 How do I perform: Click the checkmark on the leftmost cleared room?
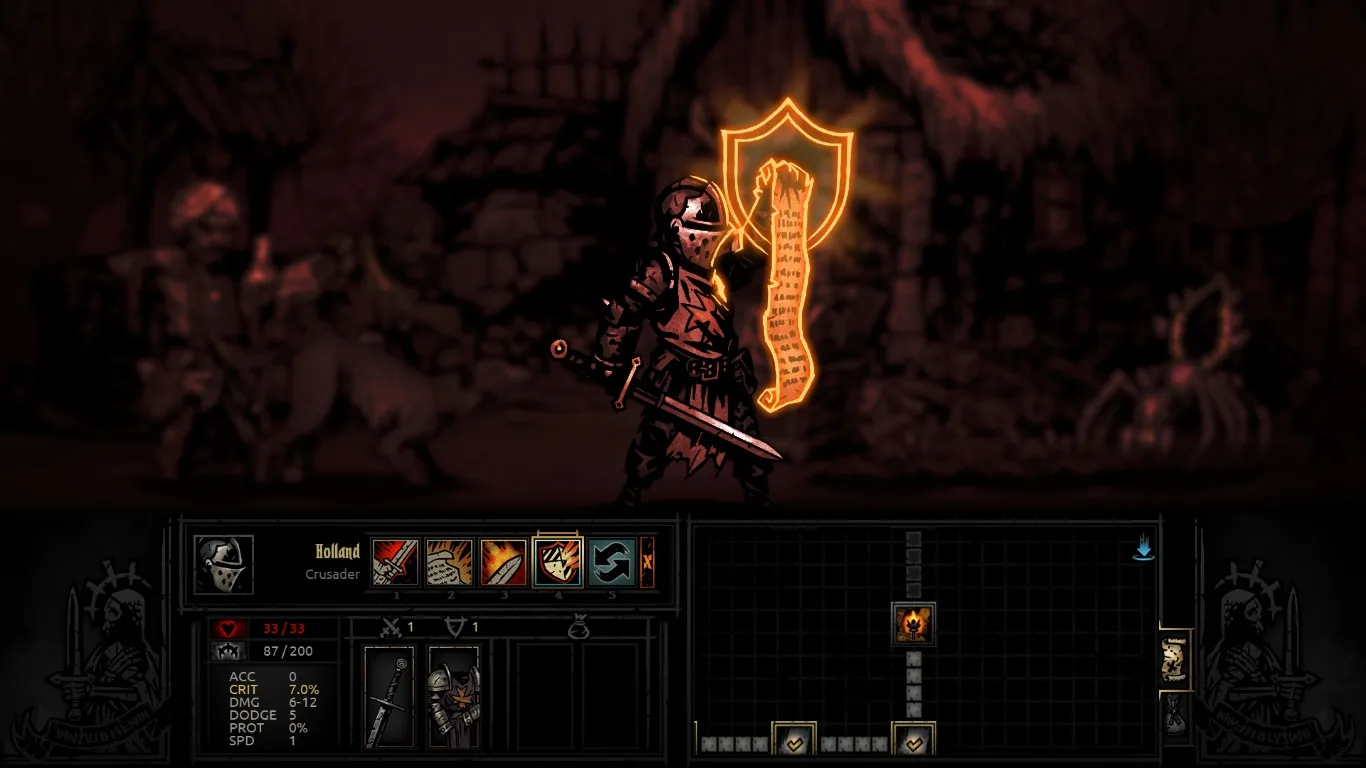tap(795, 744)
